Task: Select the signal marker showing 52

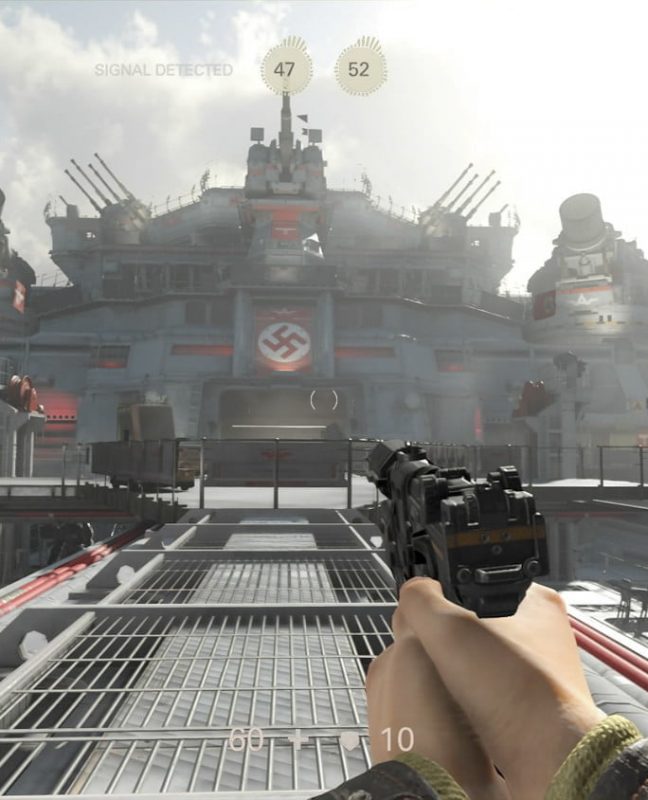Action: point(360,69)
